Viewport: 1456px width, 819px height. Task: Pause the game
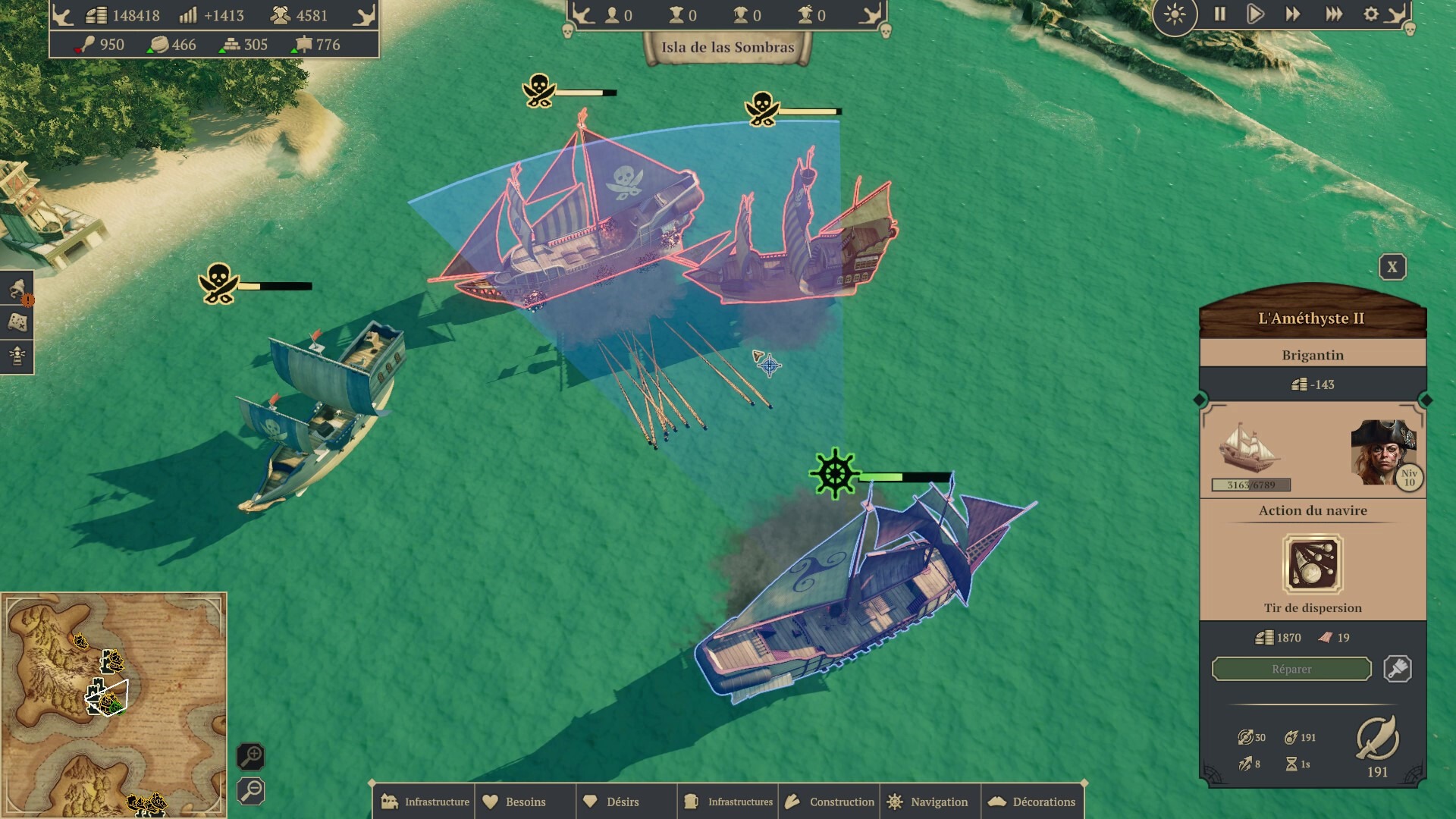click(x=1219, y=14)
